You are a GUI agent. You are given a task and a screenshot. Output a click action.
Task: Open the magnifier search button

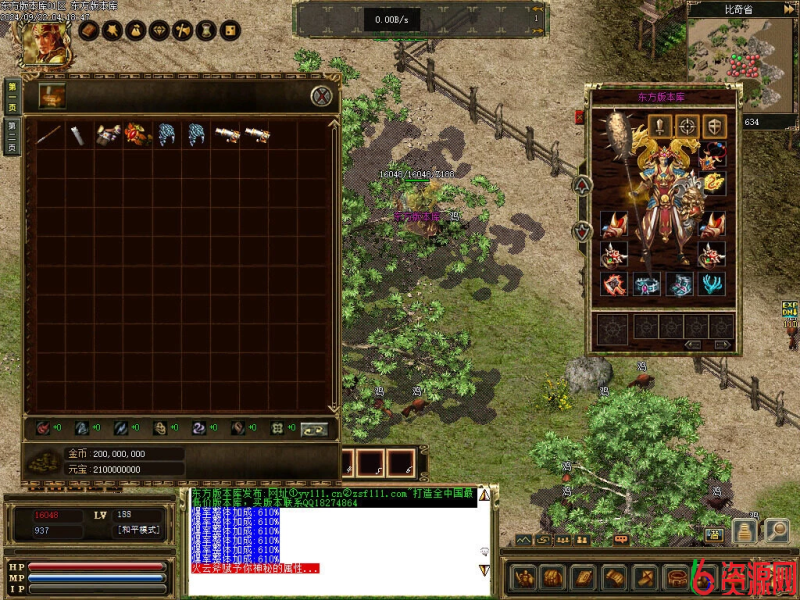pyautogui.click(x=776, y=531)
